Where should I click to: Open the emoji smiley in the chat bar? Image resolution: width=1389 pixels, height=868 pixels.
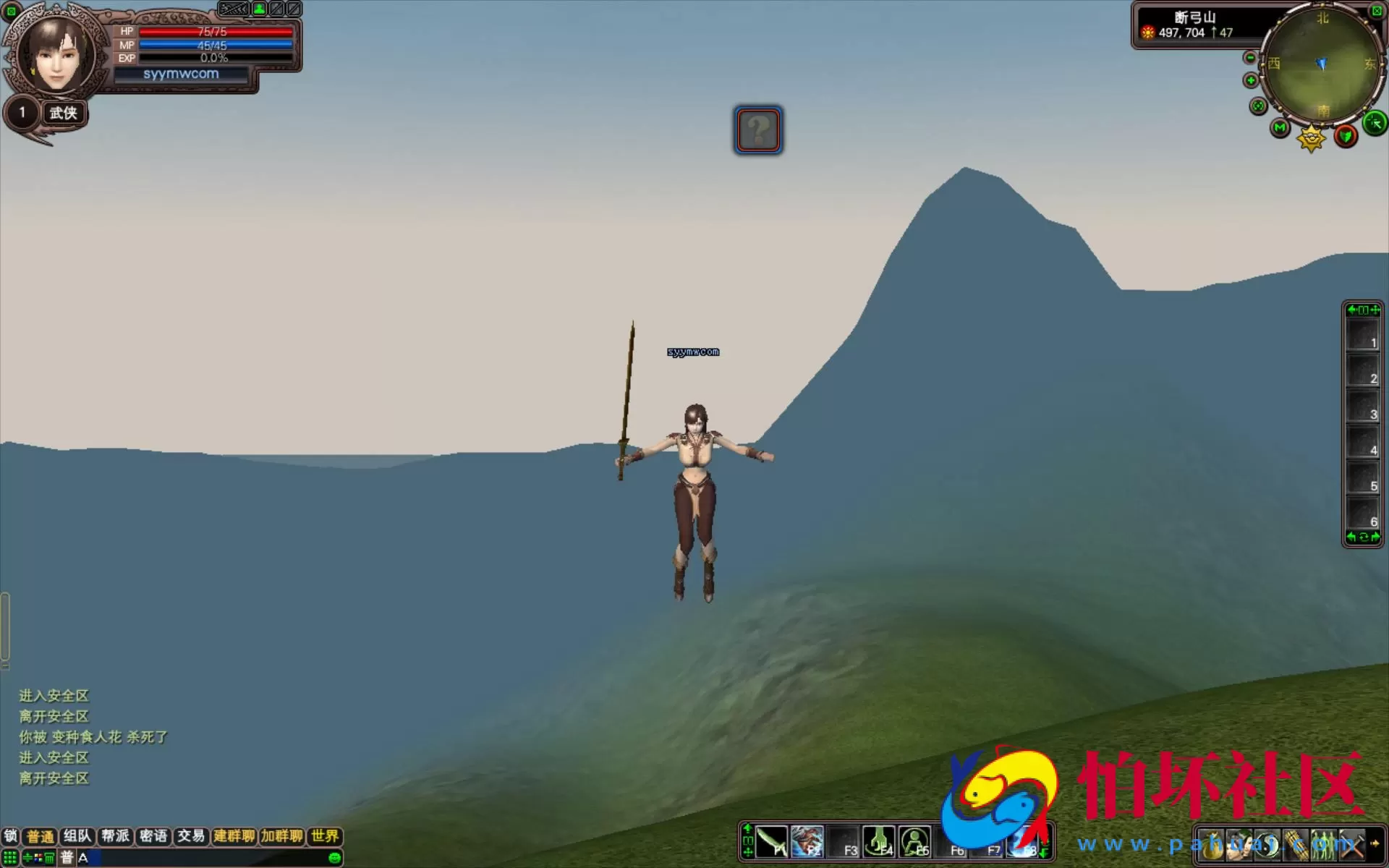(335, 858)
